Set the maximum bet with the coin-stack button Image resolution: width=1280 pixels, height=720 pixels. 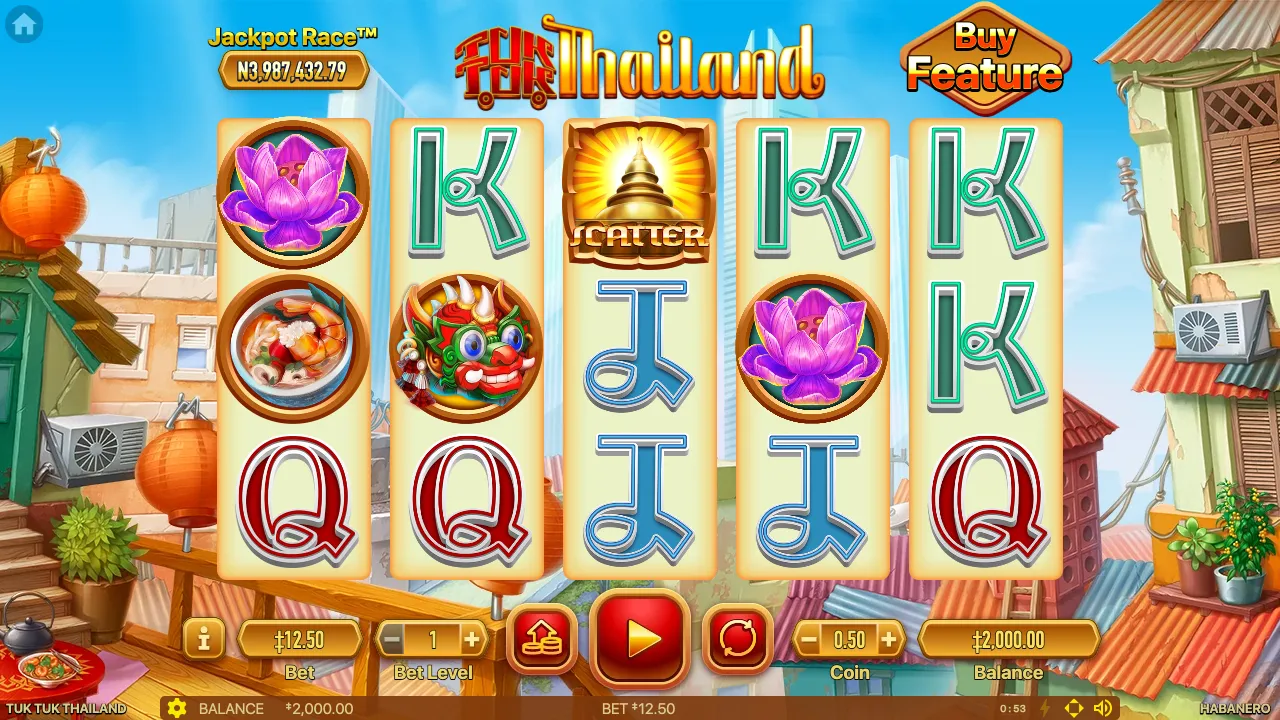542,638
